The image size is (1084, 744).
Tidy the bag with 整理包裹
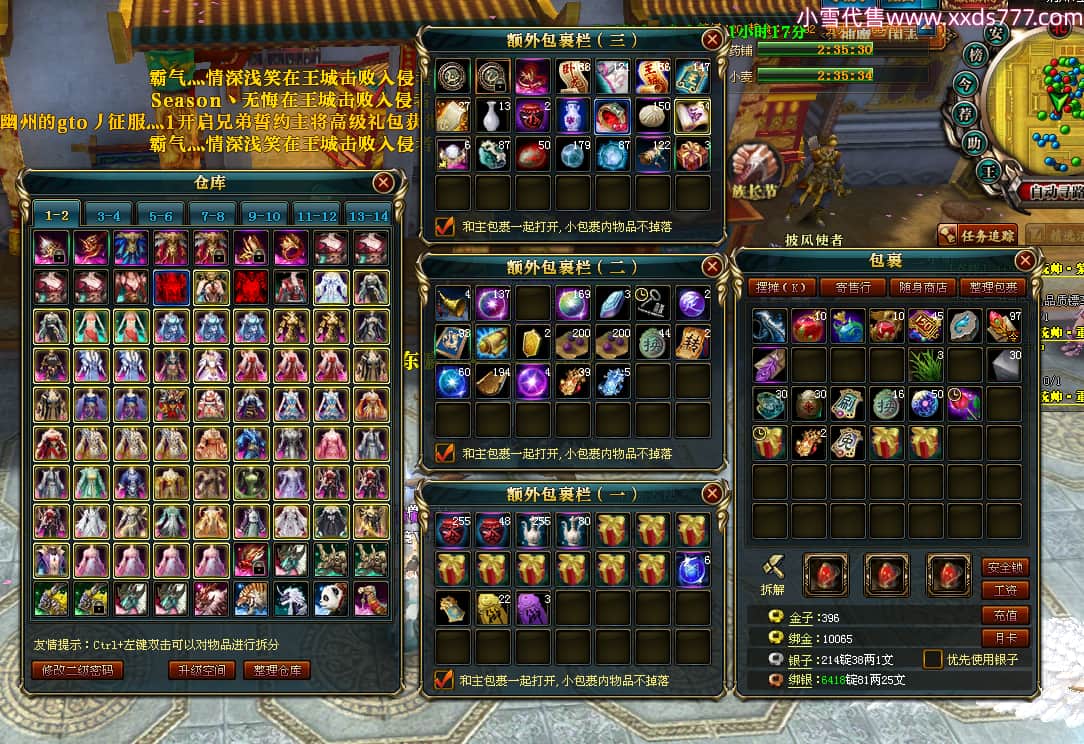993,287
